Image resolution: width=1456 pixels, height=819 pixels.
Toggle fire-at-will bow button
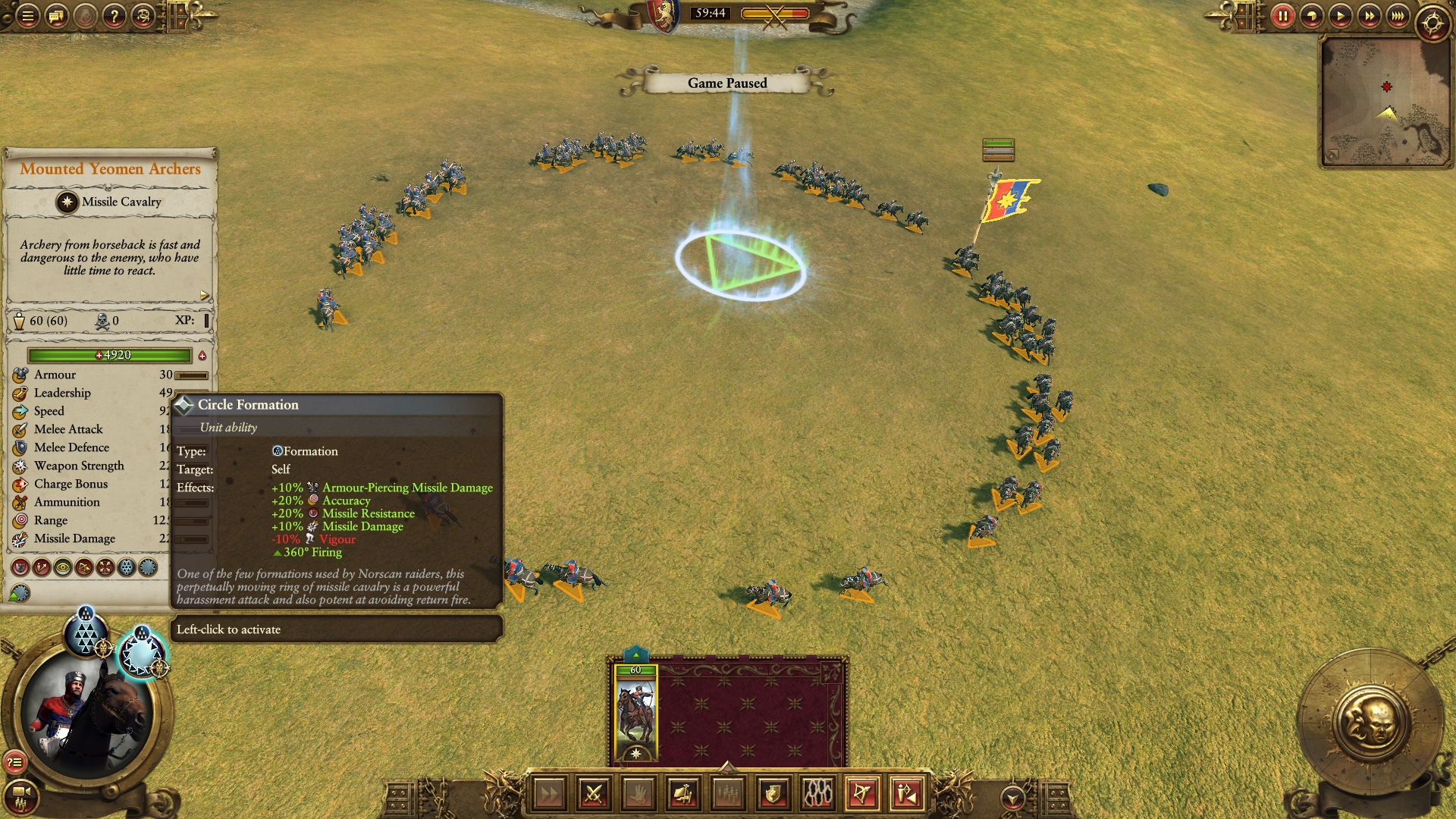pyautogui.click(x=862, y=794)
